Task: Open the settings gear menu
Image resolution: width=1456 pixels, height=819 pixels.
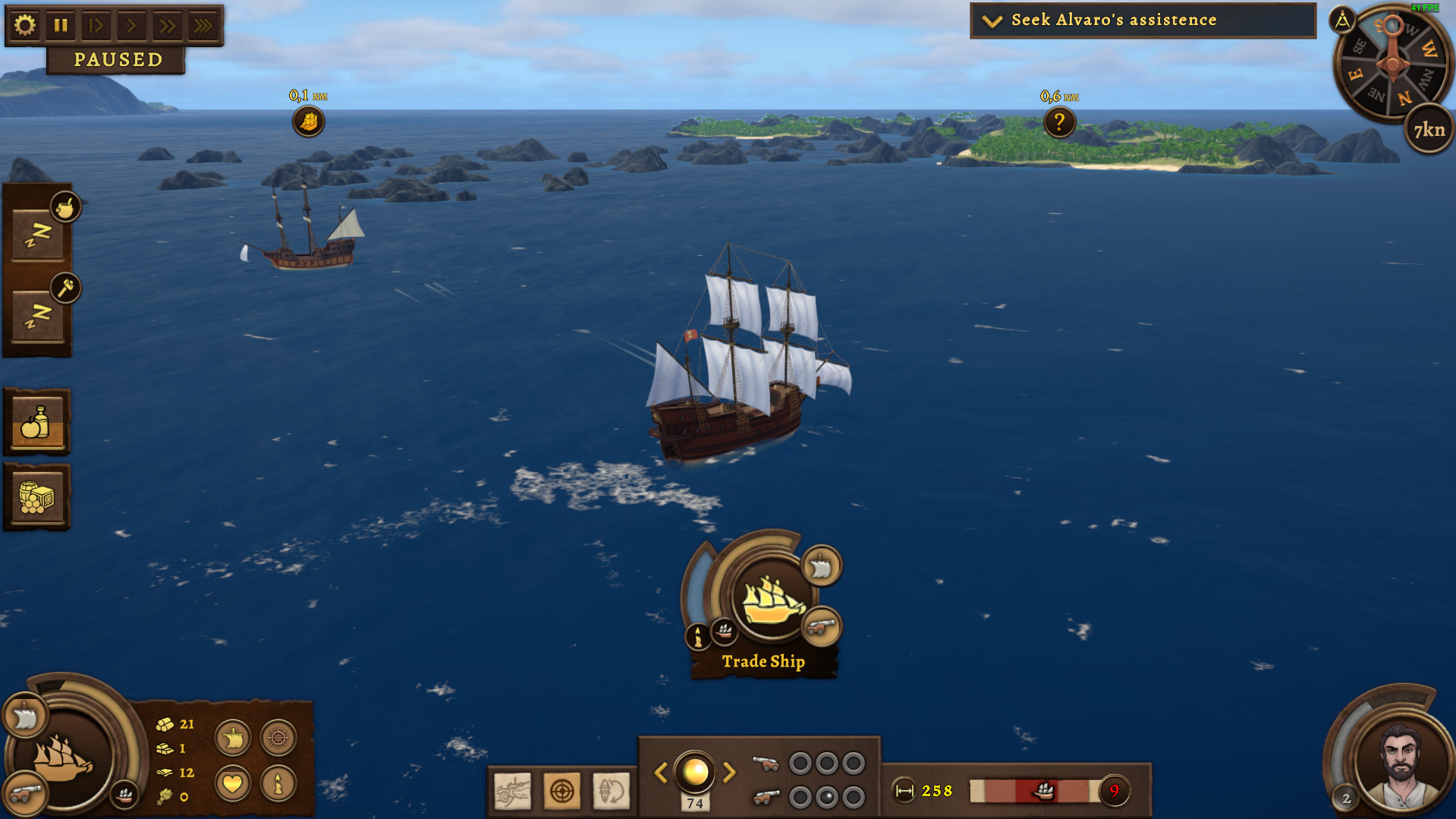Action: 25,25
